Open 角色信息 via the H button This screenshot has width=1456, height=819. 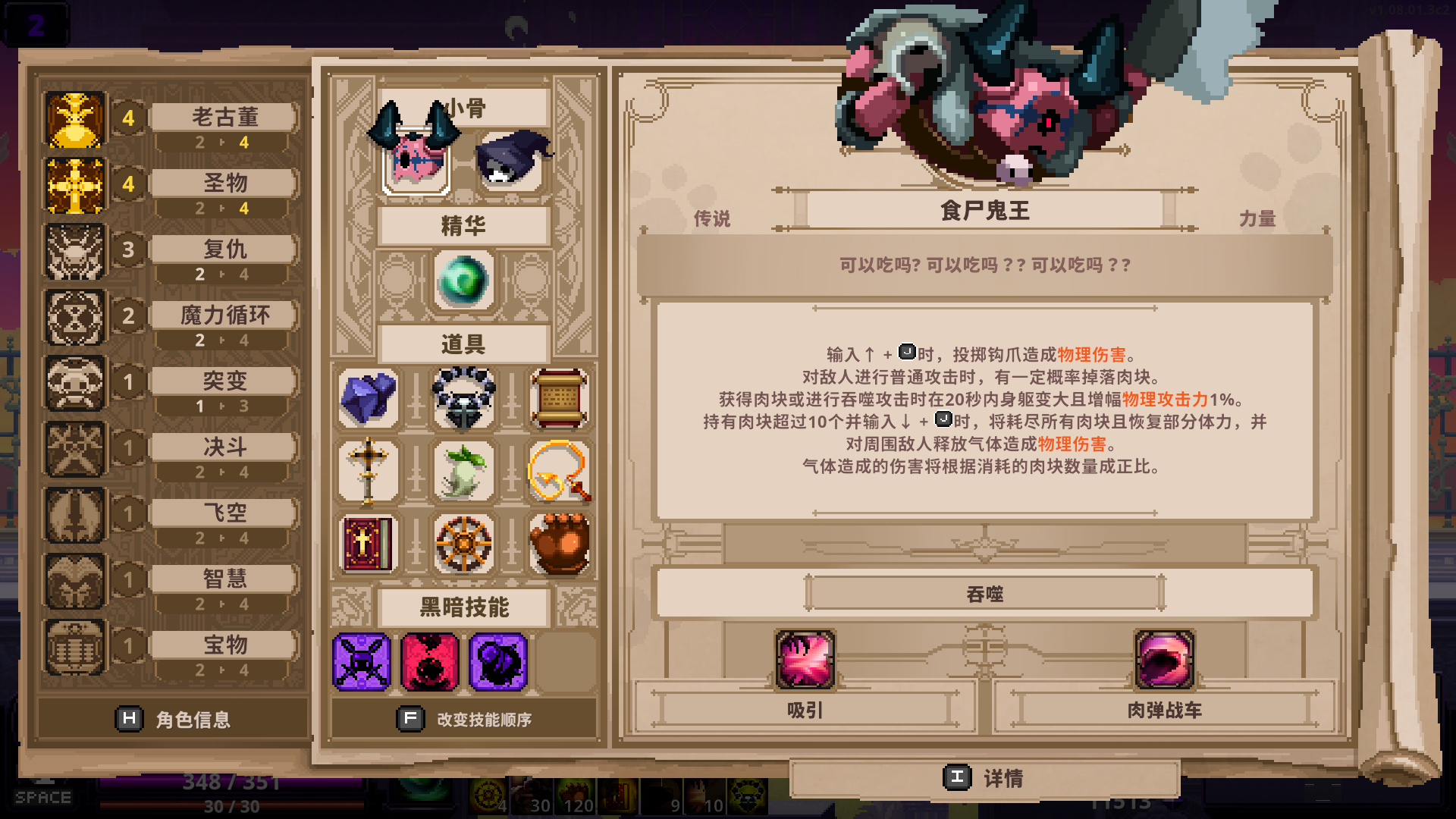(x=130, y=719)
